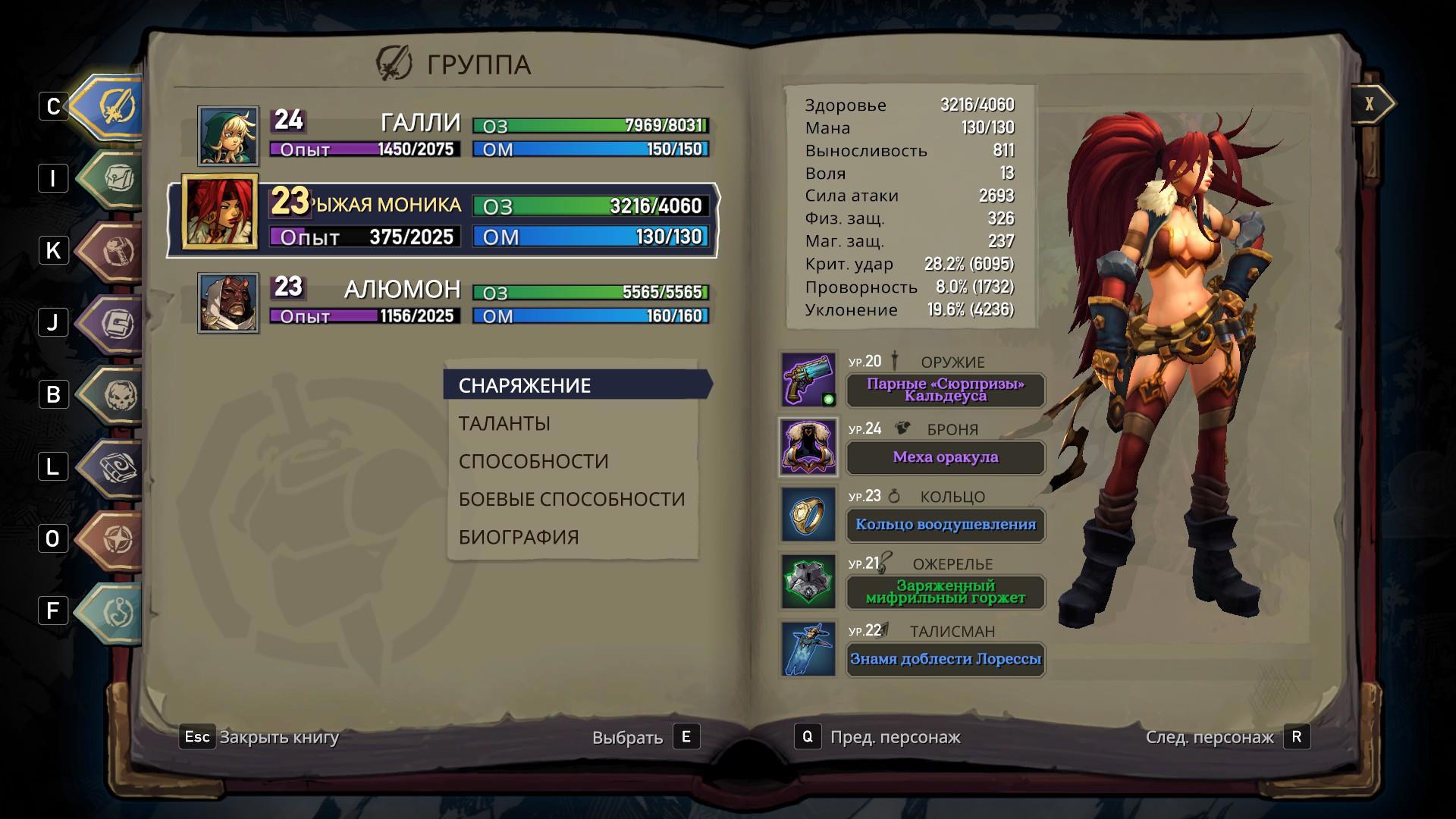This screenshot has height=819, width=1456.
Task: Switch to the chest inventory tab
Action: (x=115, y=179)
